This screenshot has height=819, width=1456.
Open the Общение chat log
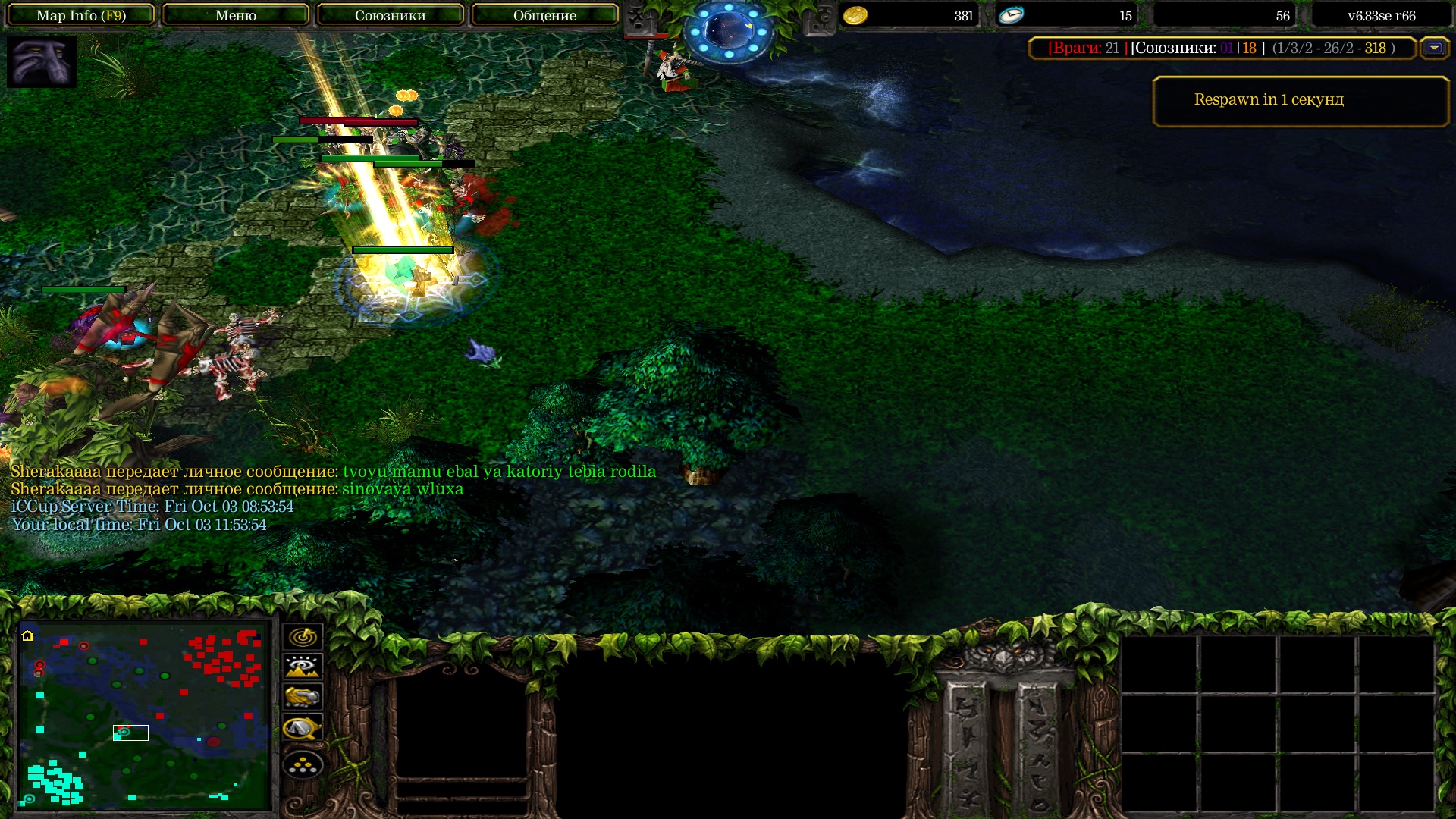(x=544, y=15)
